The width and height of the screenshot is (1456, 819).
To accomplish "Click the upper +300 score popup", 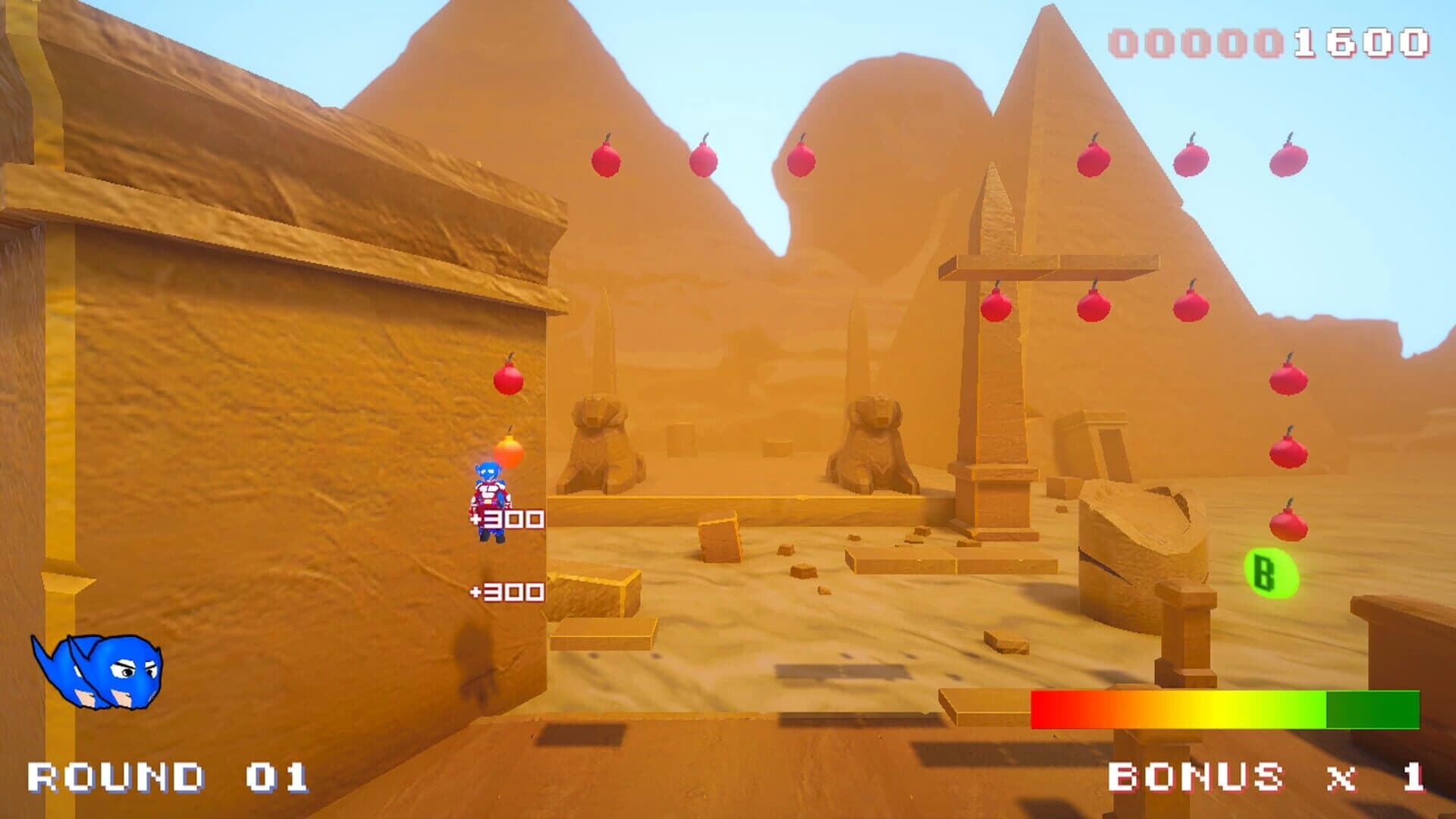I will pos(507,519).
